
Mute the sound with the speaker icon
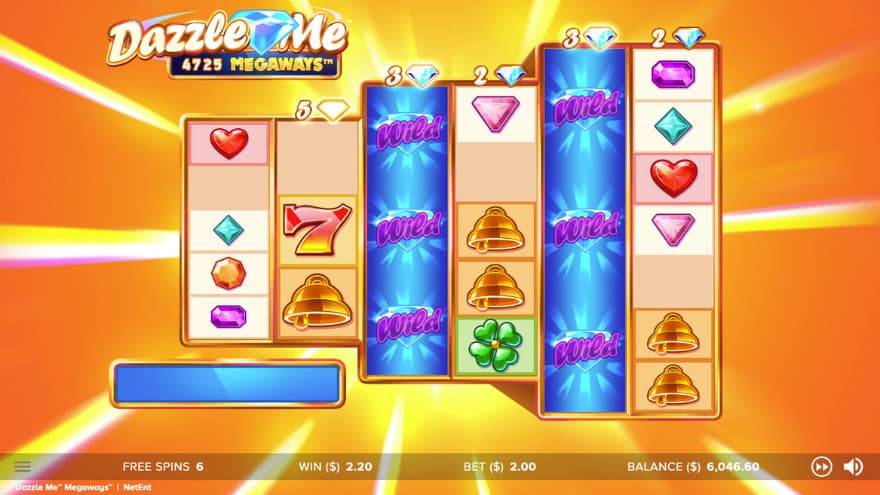853,466
